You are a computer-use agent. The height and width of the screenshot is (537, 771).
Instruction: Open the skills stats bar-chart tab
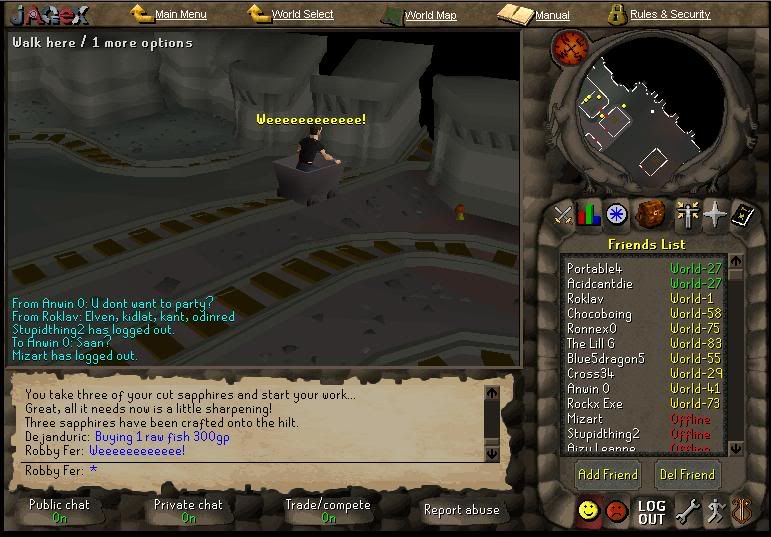click(589, 214)
